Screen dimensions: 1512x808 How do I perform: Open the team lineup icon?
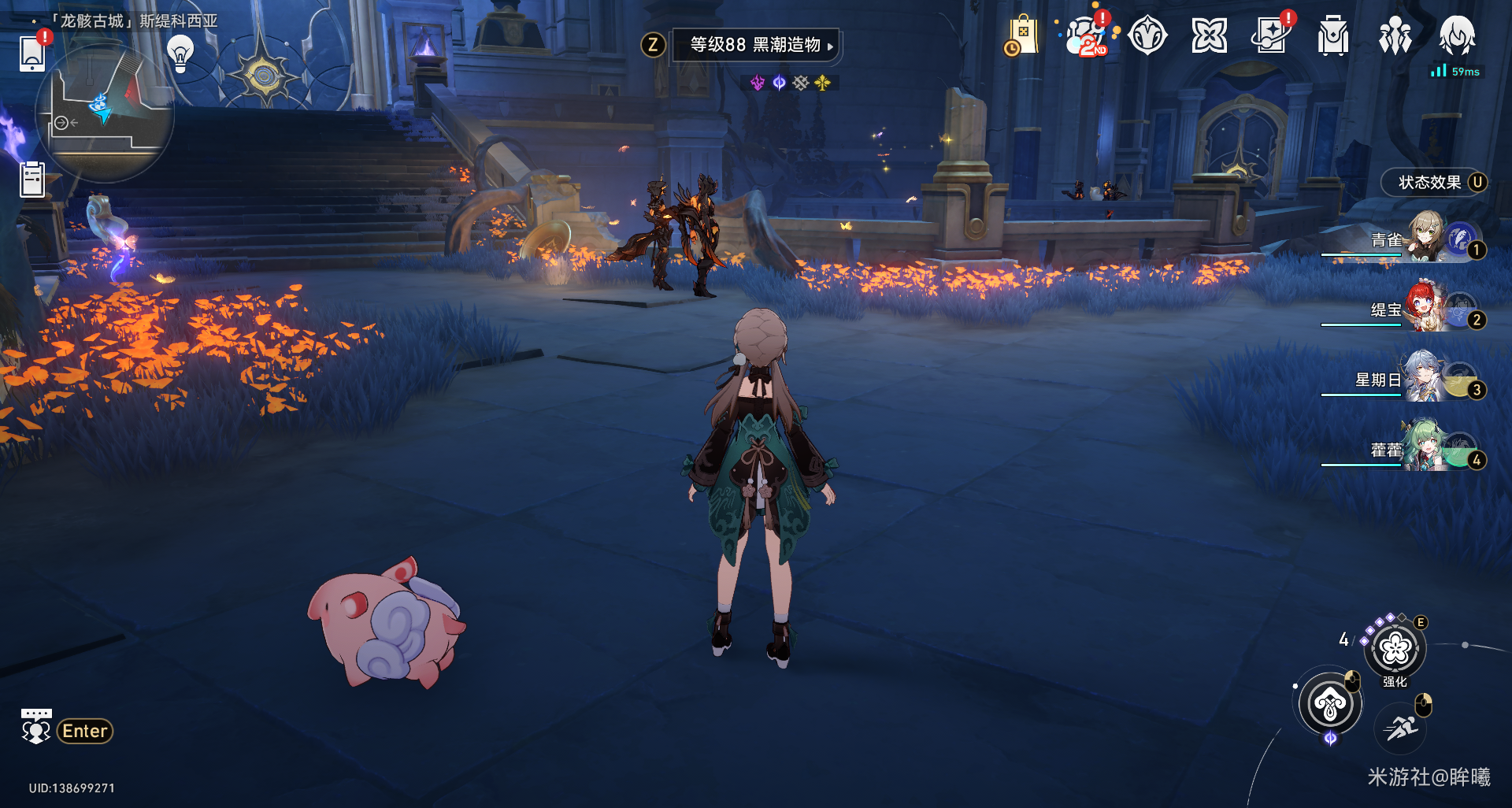pos(1395,36)
